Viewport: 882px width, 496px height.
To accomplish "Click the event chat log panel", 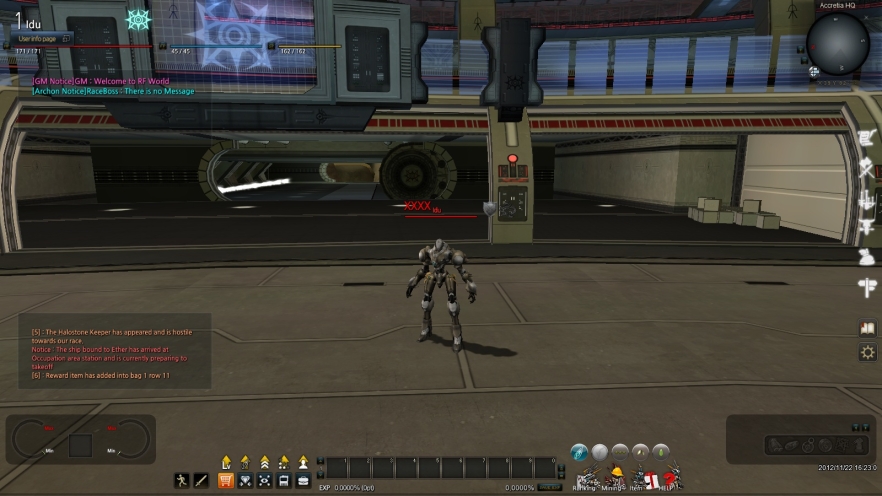I will (114, 351).
